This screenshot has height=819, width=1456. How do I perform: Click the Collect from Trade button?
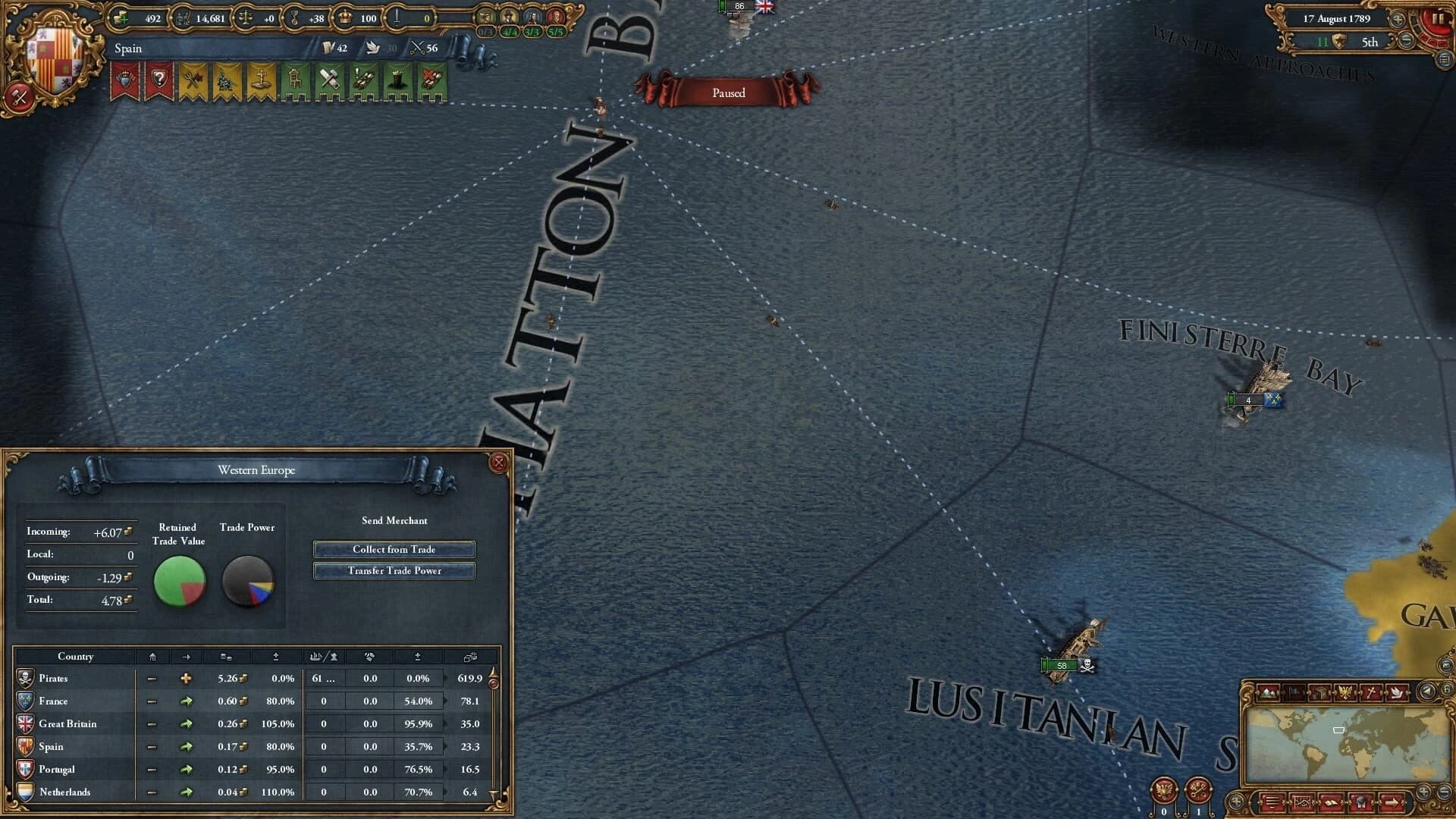coord(394,549)
